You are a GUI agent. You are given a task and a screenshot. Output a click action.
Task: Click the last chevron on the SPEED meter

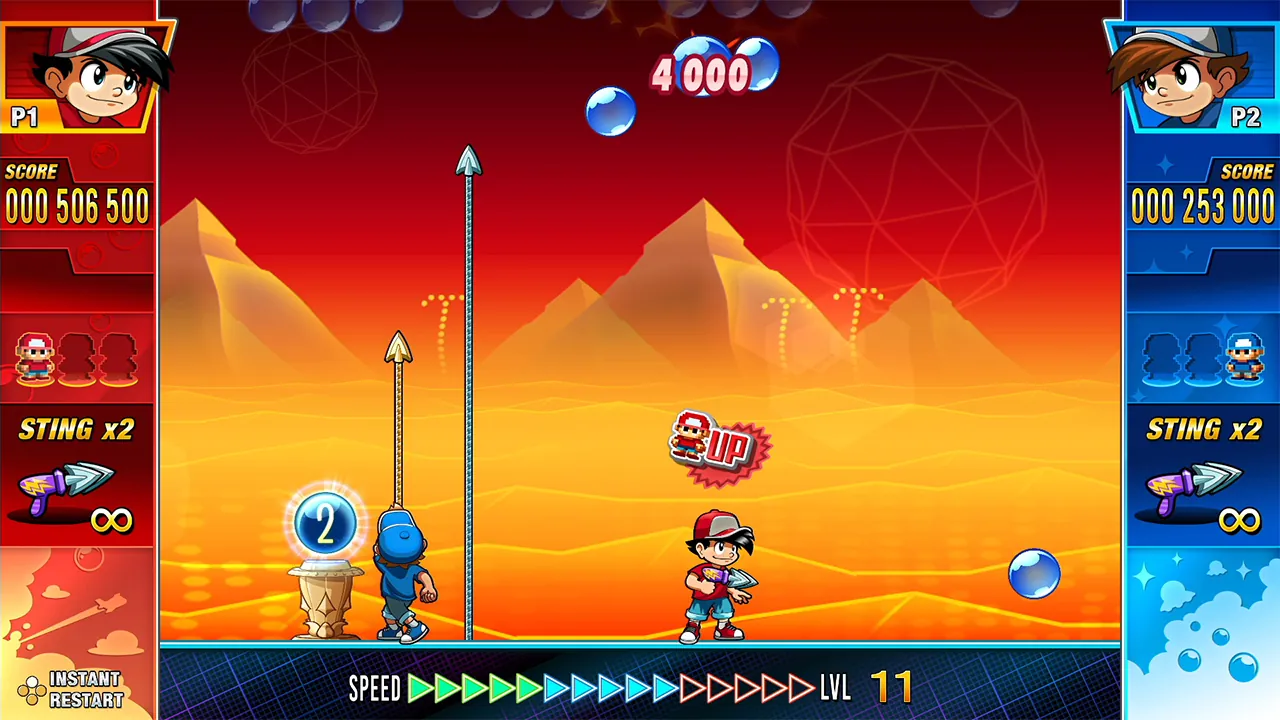pyautogui.click(x=803, y=688)
